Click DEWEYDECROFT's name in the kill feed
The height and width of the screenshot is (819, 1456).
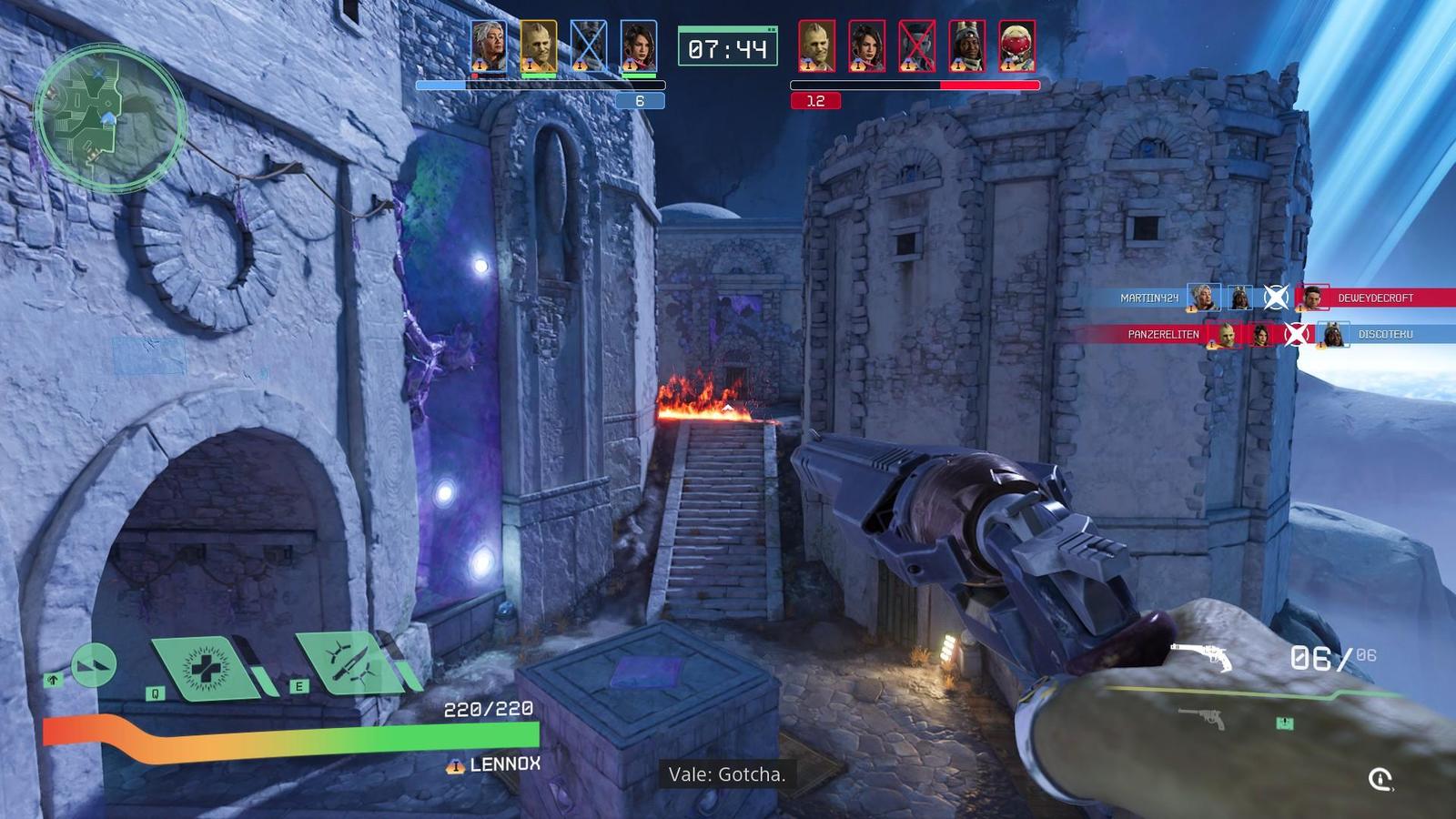tap(1375, 298)
